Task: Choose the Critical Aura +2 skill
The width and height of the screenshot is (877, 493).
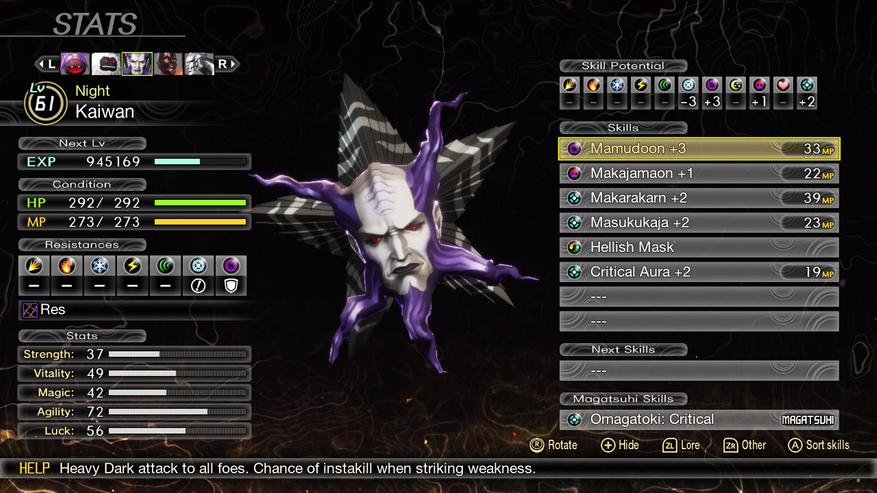Action: click(x=698, y=272)
